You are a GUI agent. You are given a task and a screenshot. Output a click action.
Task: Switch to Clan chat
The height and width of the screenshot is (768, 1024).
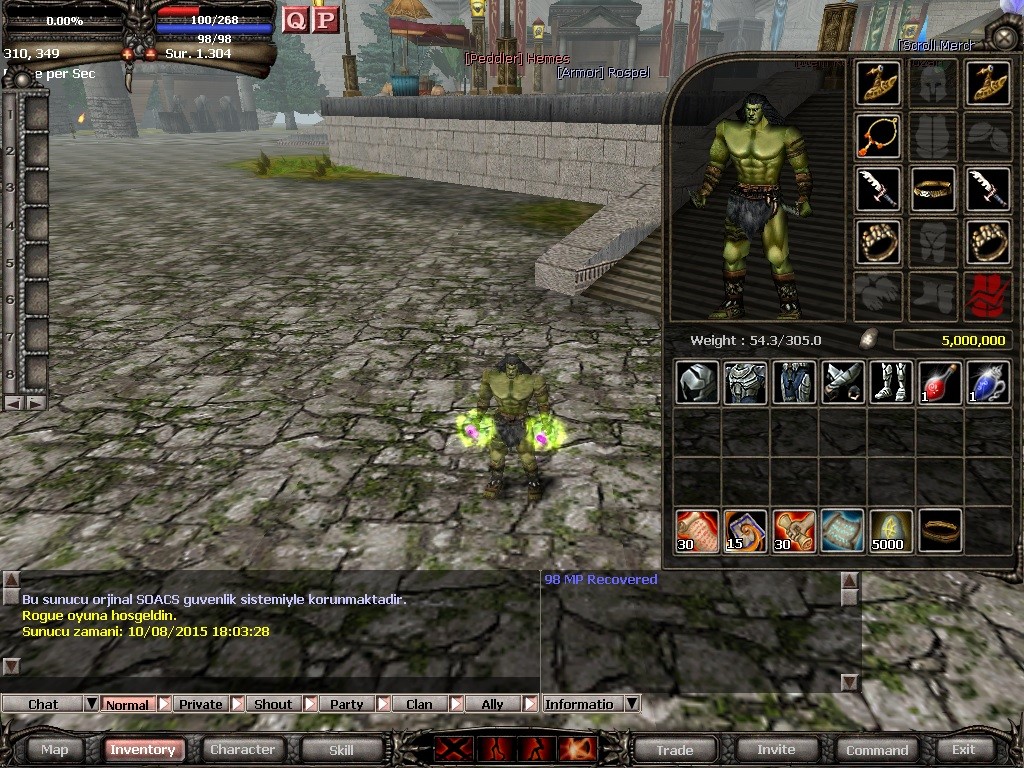click(x=419, y=704)
